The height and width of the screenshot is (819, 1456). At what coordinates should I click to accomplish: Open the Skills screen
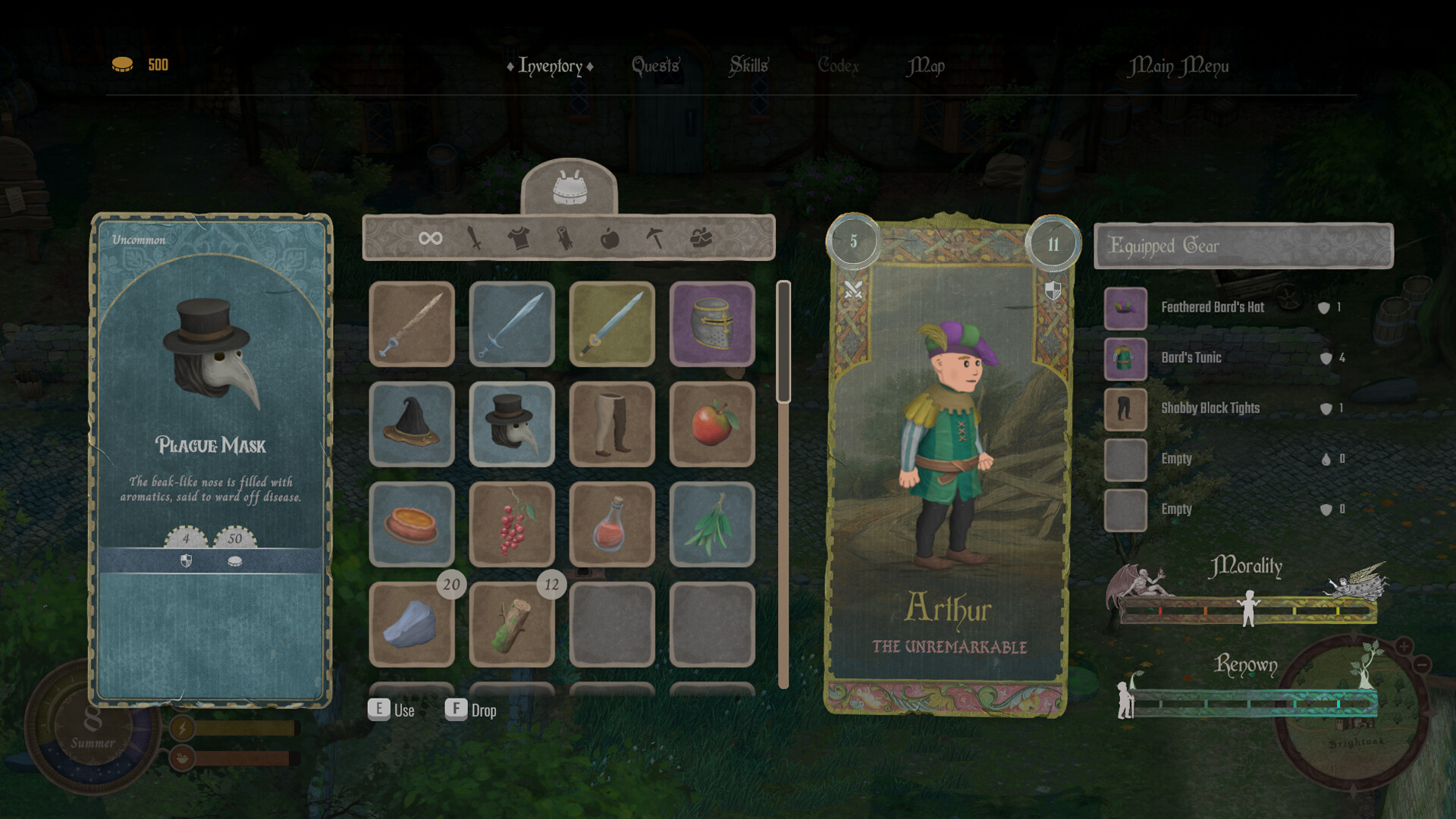tap(749, 66)
